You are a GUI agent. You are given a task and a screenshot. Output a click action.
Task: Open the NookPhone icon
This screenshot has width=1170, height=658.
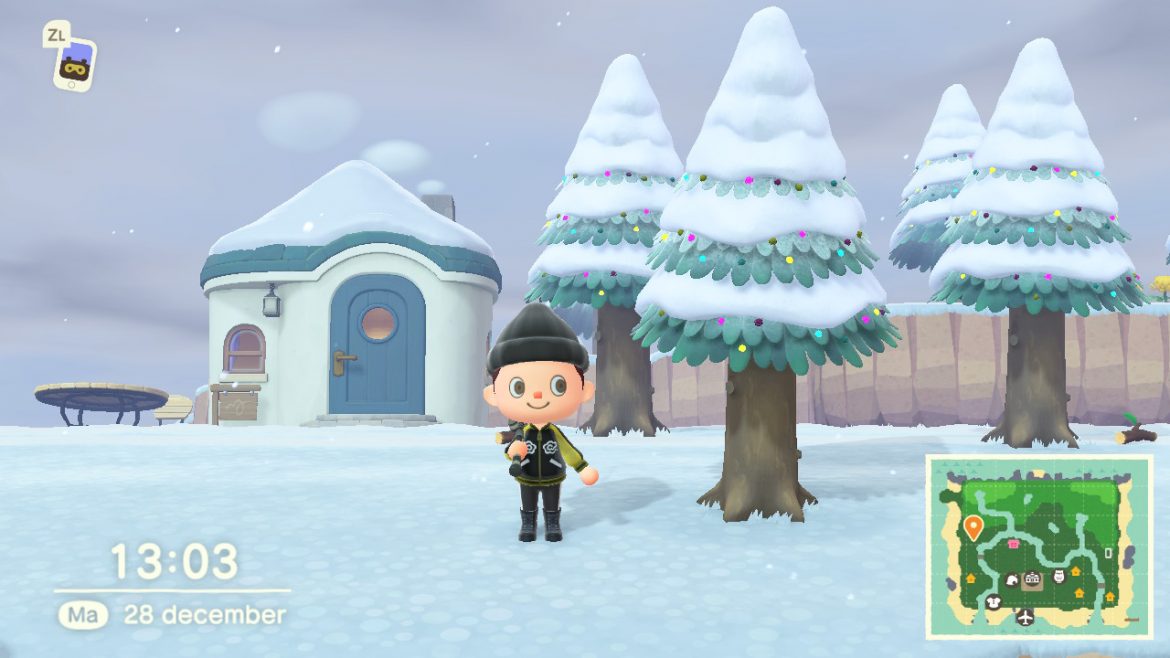pyautogui.click(x=74, y=65)
